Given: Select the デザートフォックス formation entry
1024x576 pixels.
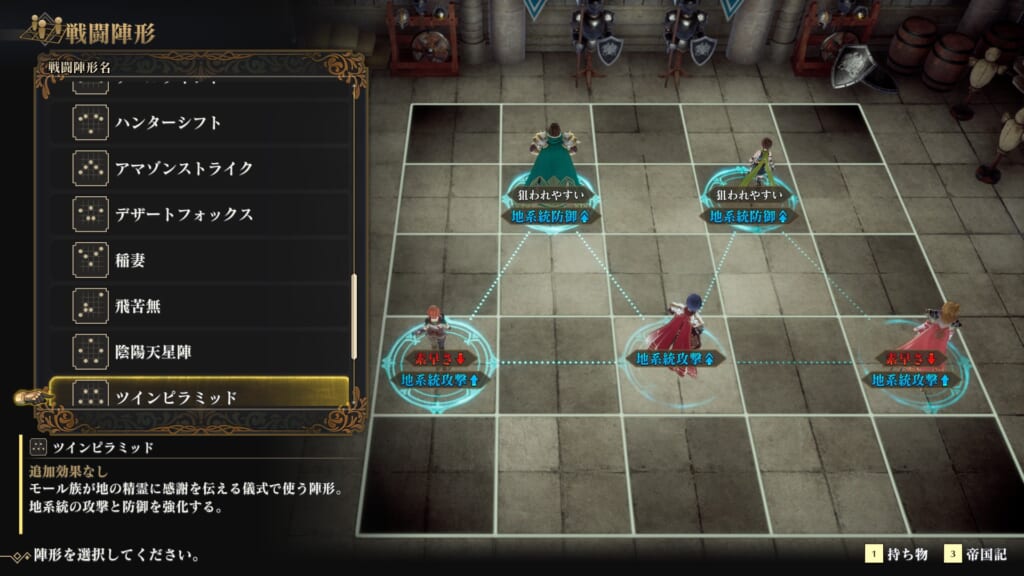Looking at the screenshot, I should (x=200, y=214).
